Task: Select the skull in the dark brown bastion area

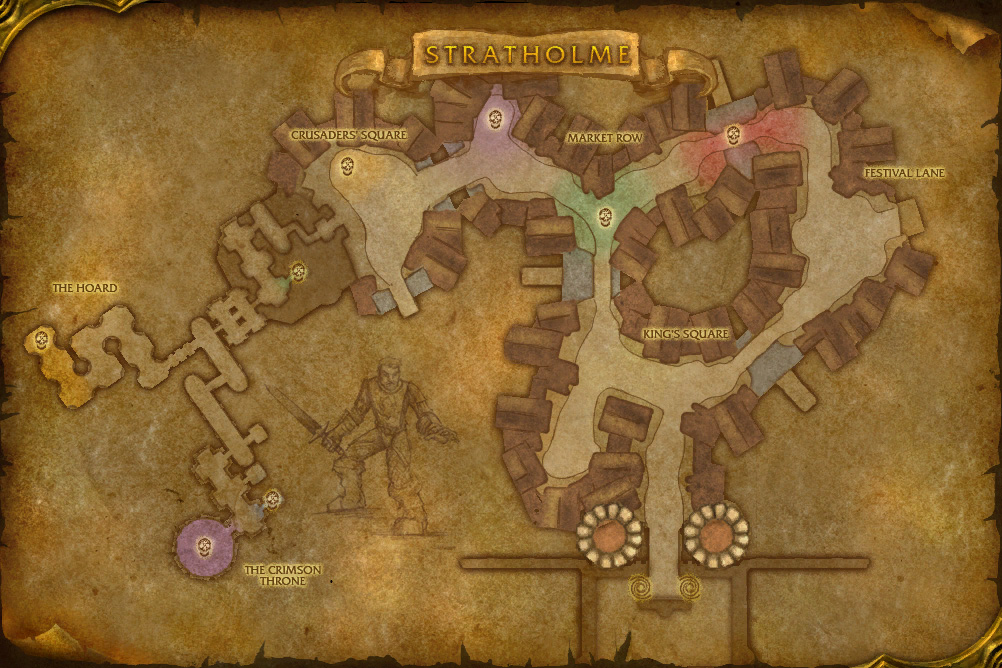Action: click(x=297, y=270)
